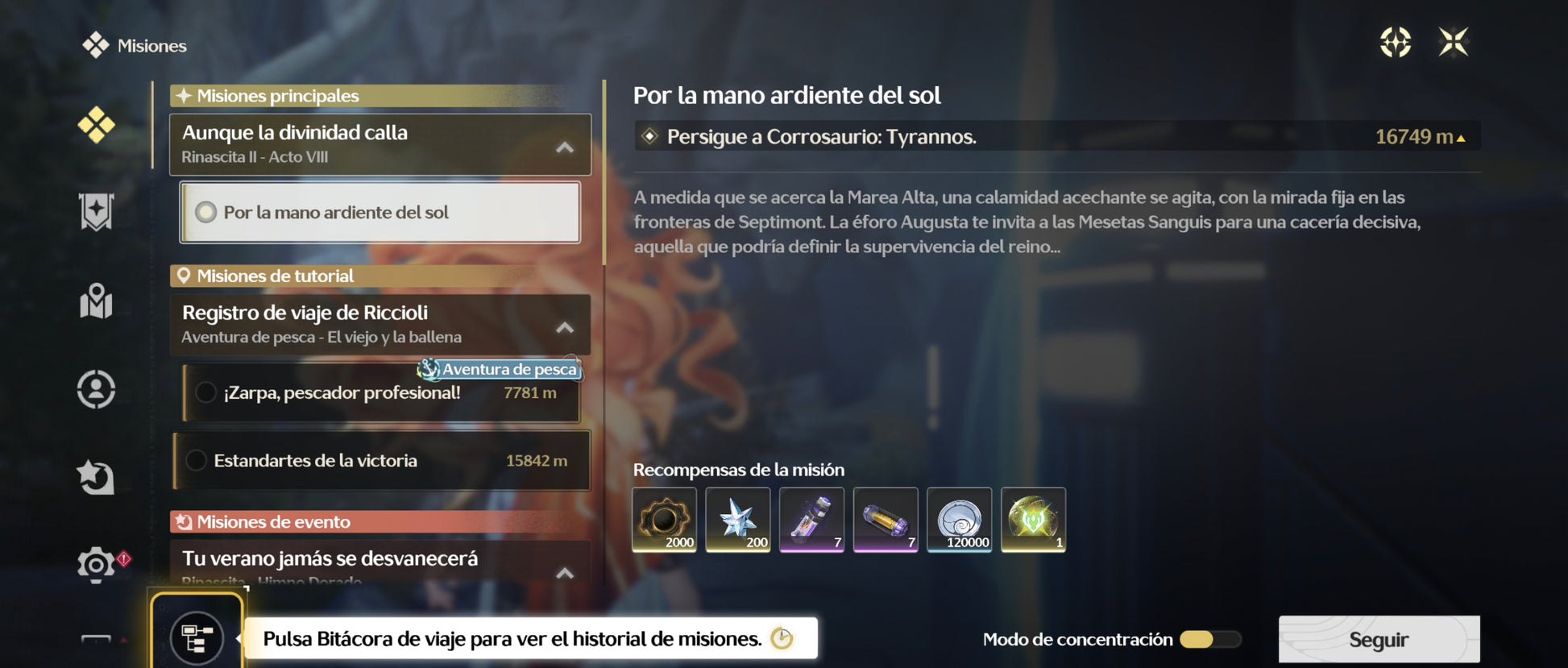Inspect the 2000 gear-shaped reward item
Screen dimensions: 1568x668
click(x=664, y=520)
